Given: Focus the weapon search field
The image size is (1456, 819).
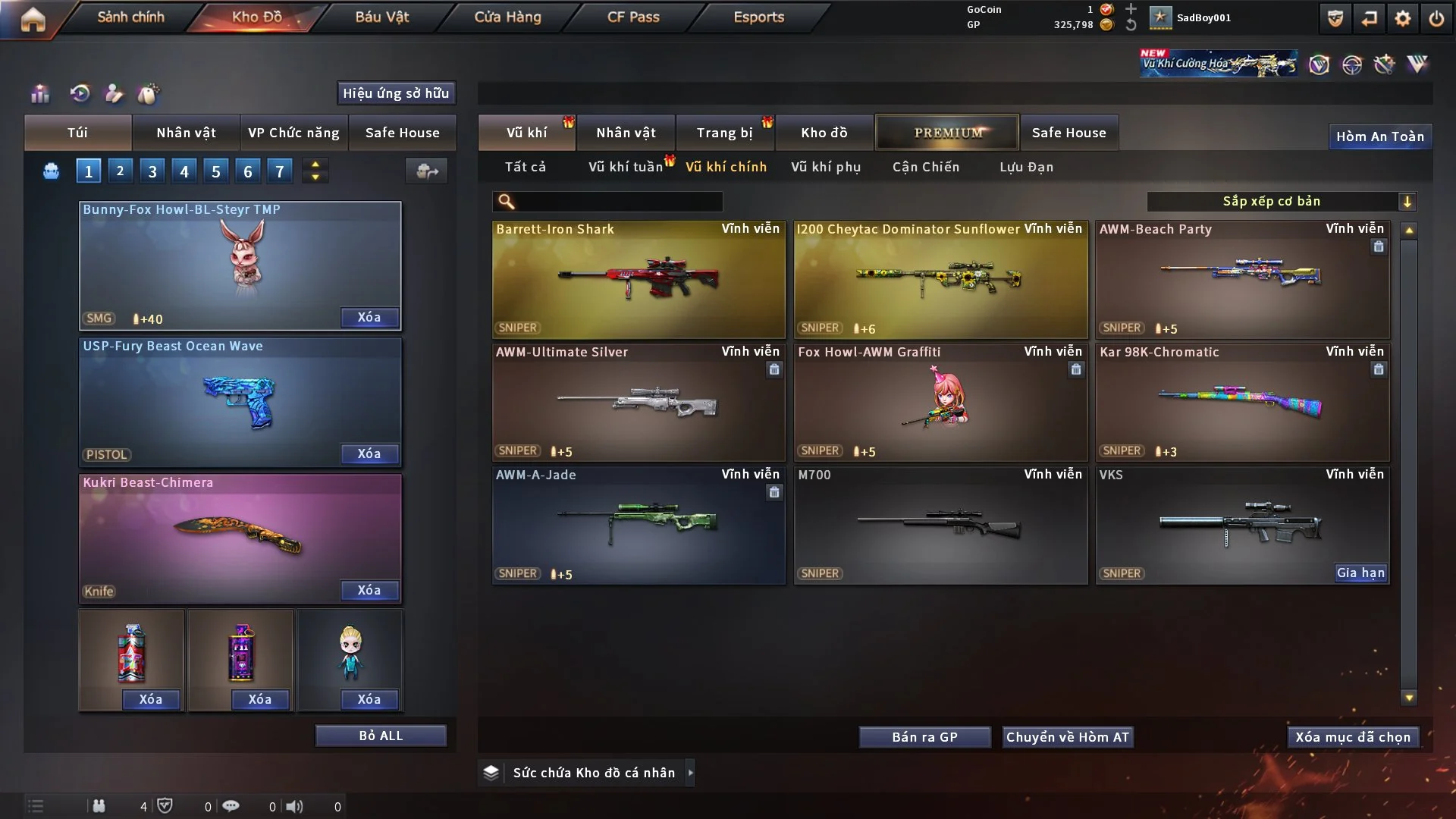Looking at the screenshot, I should click(x=618, y=201).
